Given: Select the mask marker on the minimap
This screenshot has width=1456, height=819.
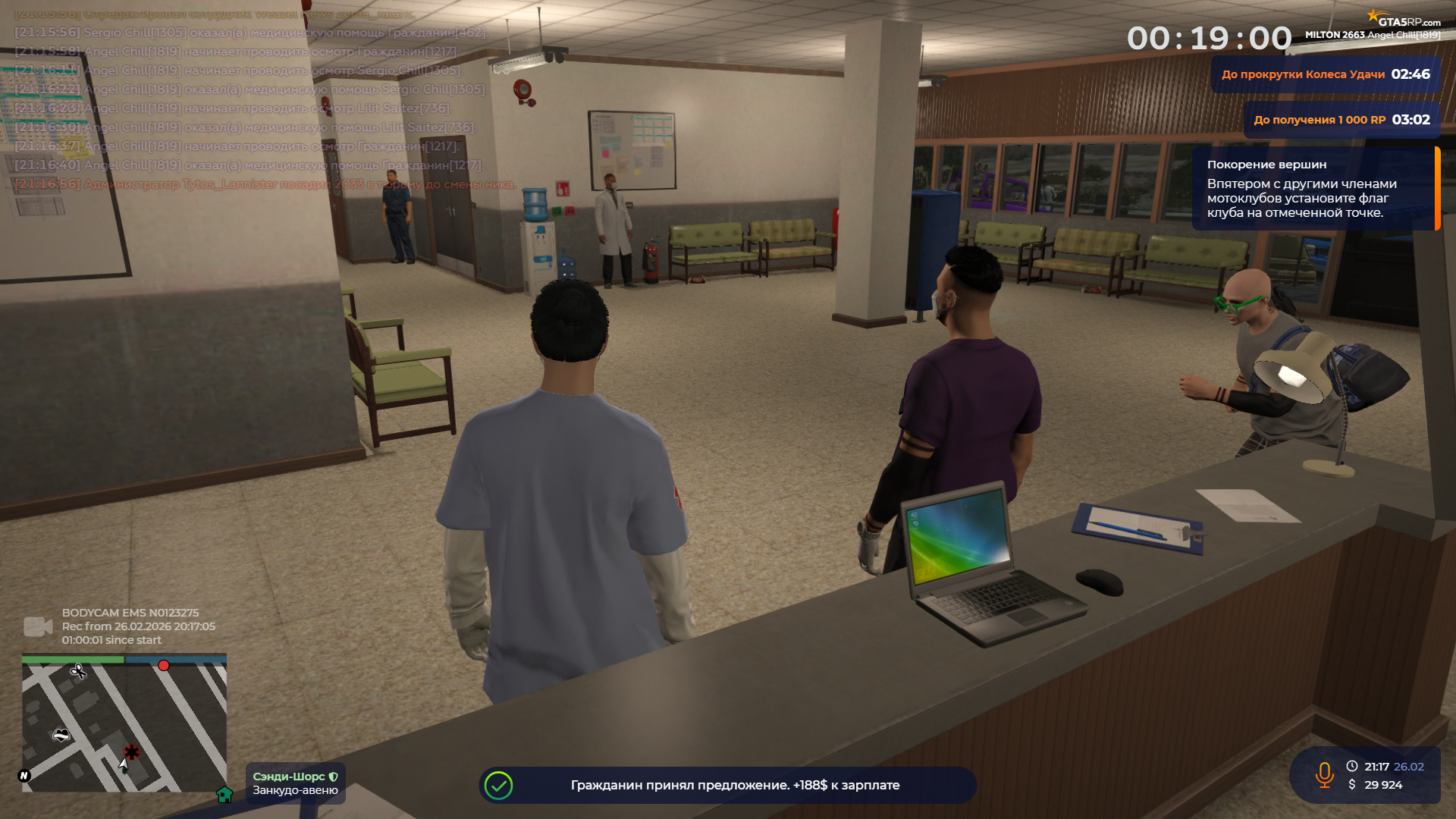Looking at the screenshot, I should (x=61, y=734).
